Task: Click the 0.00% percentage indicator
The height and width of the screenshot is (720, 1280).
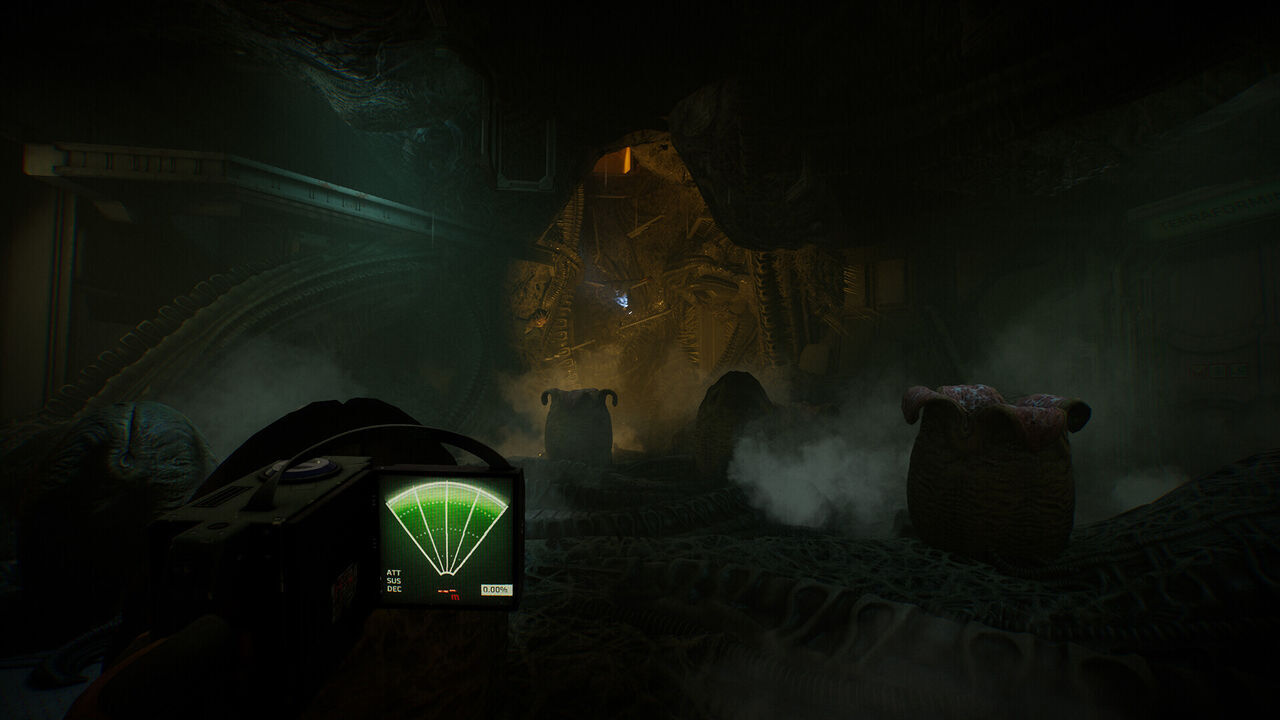Action: coord(497,588)
